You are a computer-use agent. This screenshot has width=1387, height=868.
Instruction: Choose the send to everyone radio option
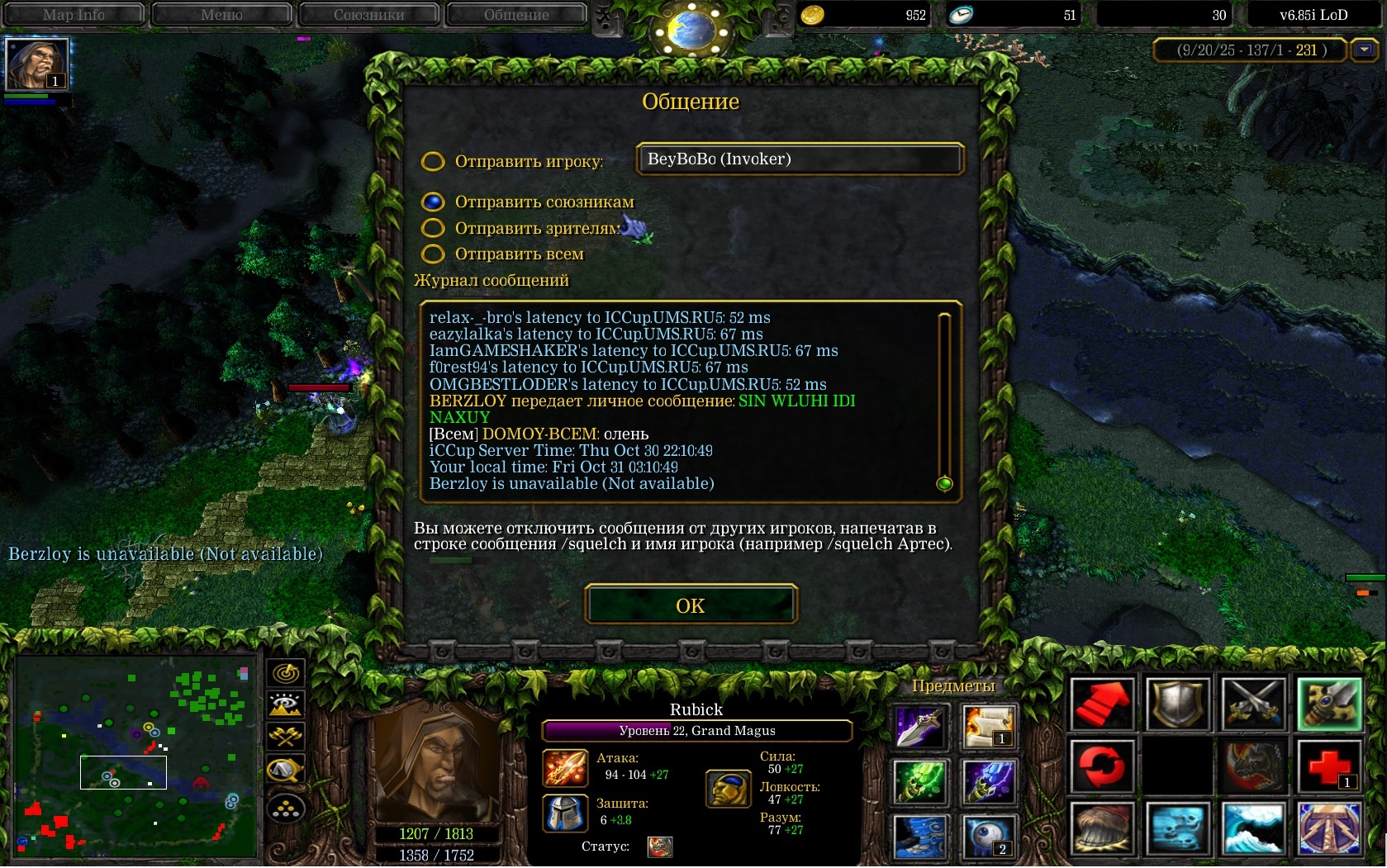click(x=433, y=254)
